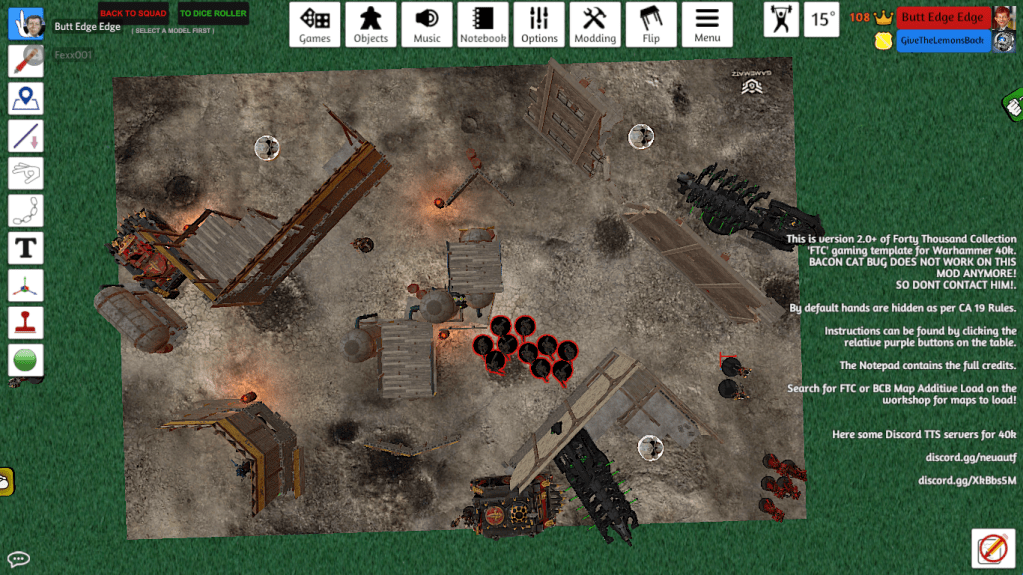Select the map pin zone tool
Viewport: 1023px width, 575px height.
[x=26, y=98]
